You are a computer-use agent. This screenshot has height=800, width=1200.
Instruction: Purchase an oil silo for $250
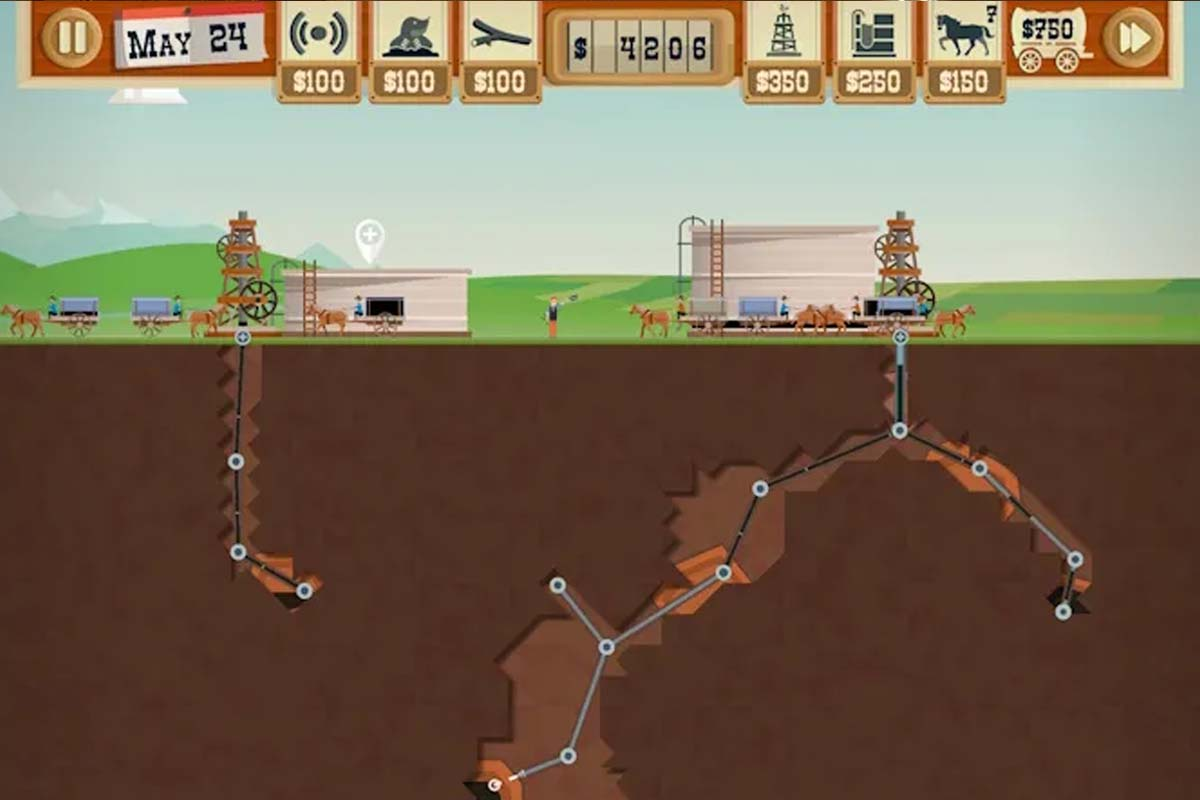tap(873, 50)
